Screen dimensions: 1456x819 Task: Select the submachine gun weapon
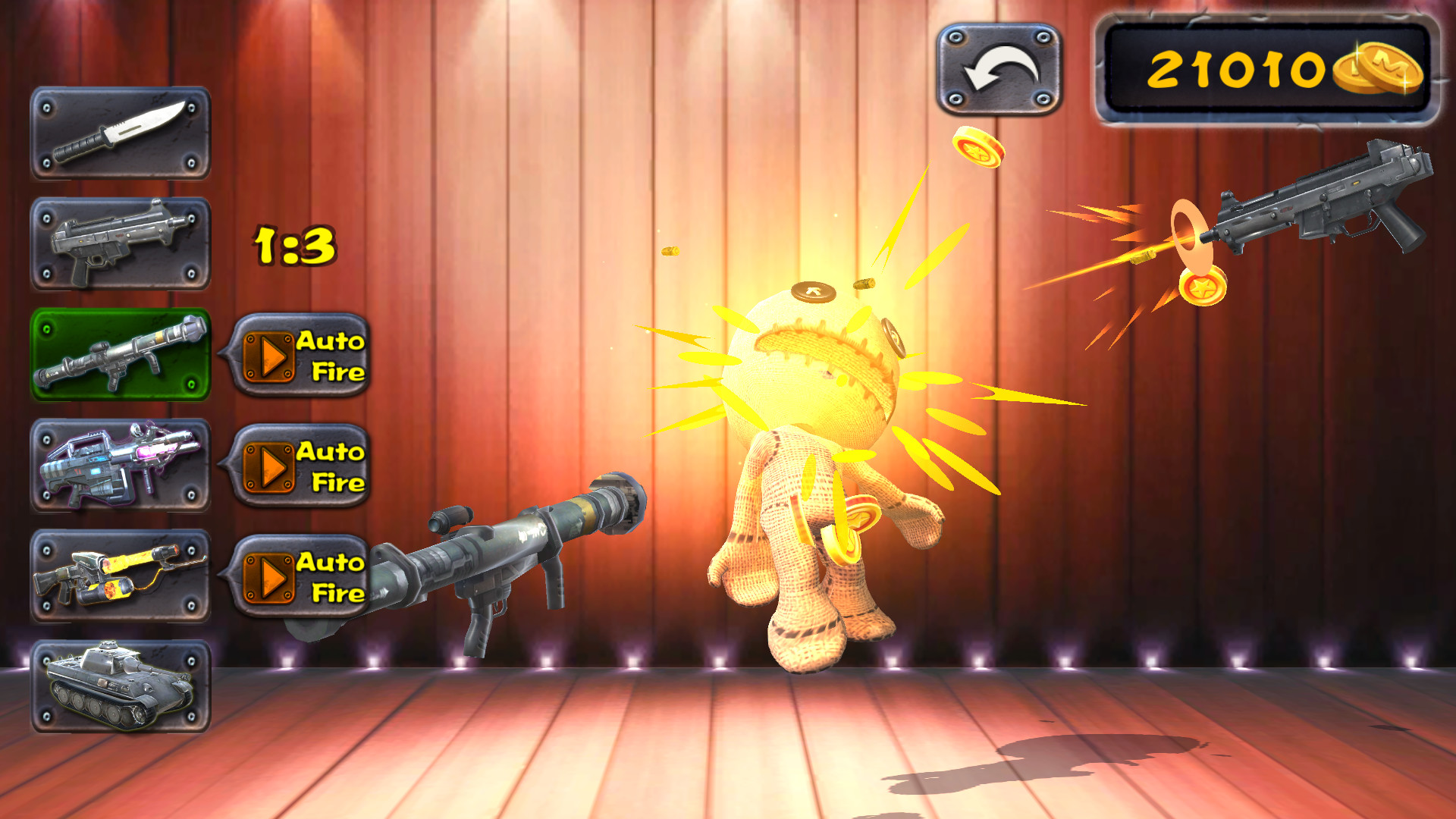(121, 243)
